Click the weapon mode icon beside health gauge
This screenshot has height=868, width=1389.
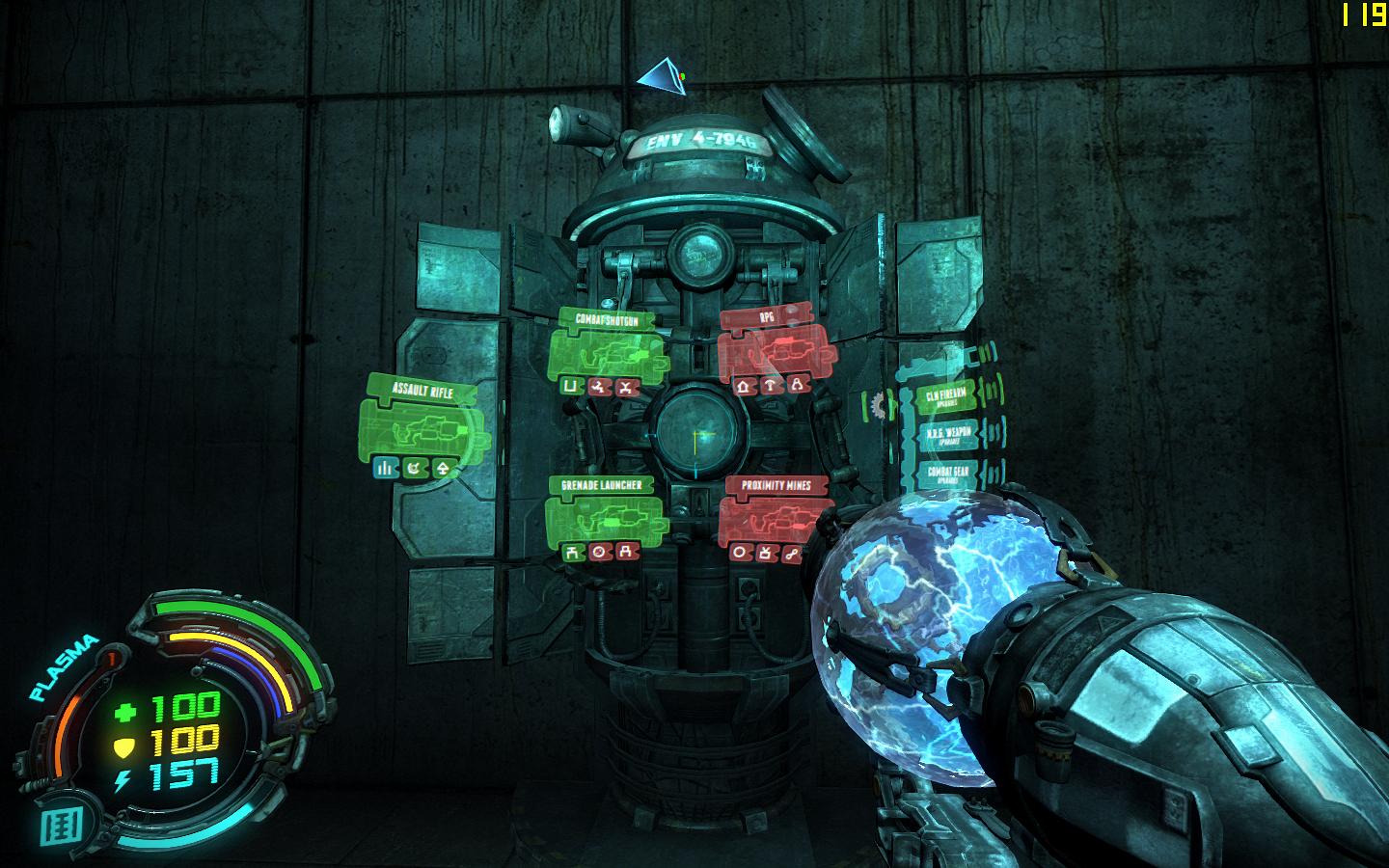[x=55, y=825]
